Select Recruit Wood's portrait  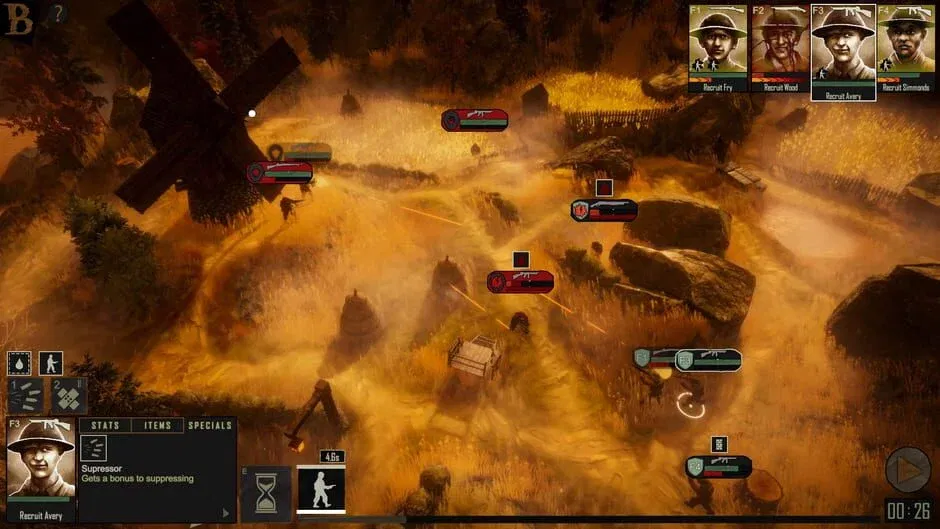click(x=781, y=45)
